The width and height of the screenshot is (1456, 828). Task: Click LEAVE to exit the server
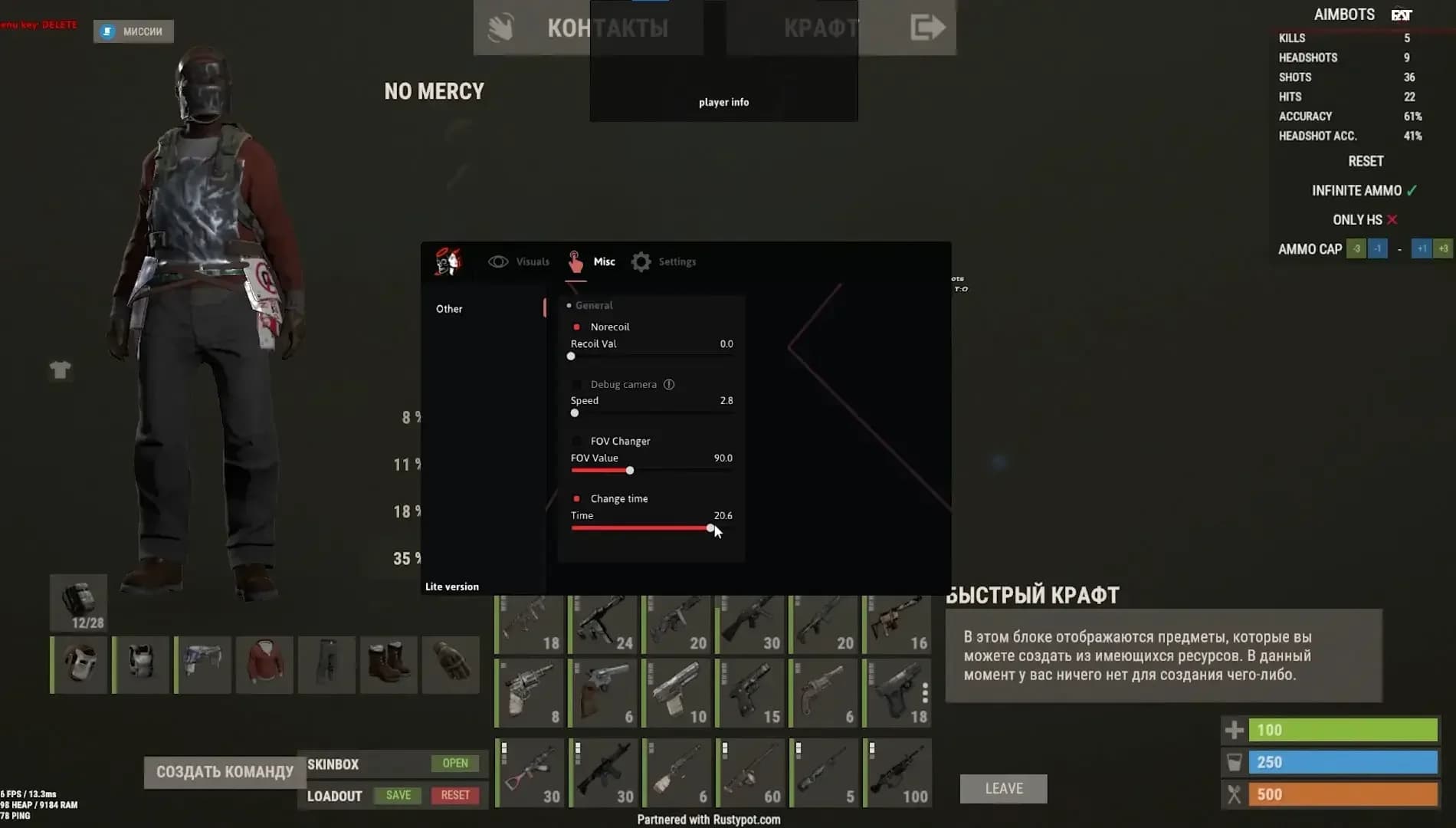tap(1003, 788)
